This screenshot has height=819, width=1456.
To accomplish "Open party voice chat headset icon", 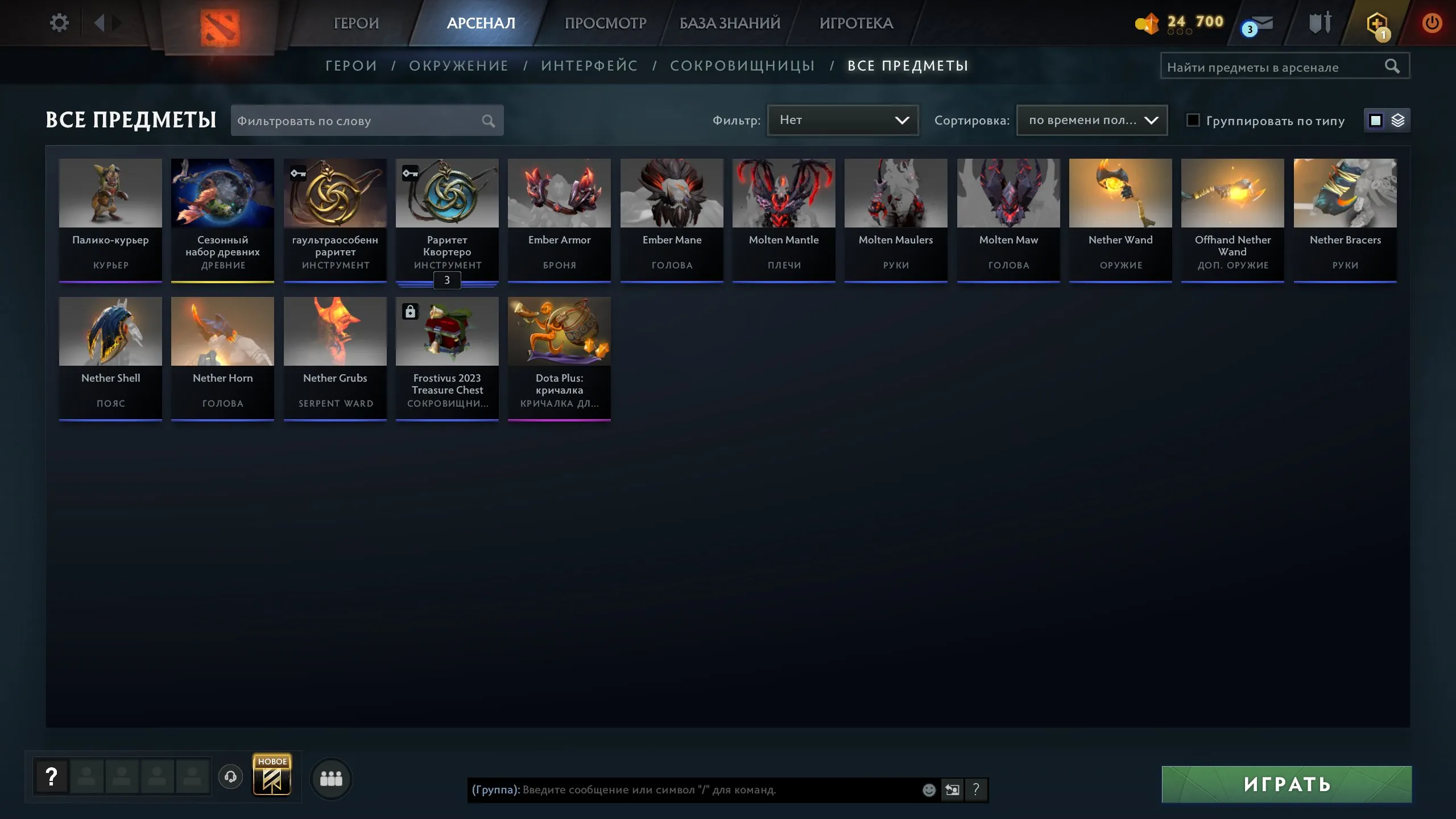I will tap(230, 776).
